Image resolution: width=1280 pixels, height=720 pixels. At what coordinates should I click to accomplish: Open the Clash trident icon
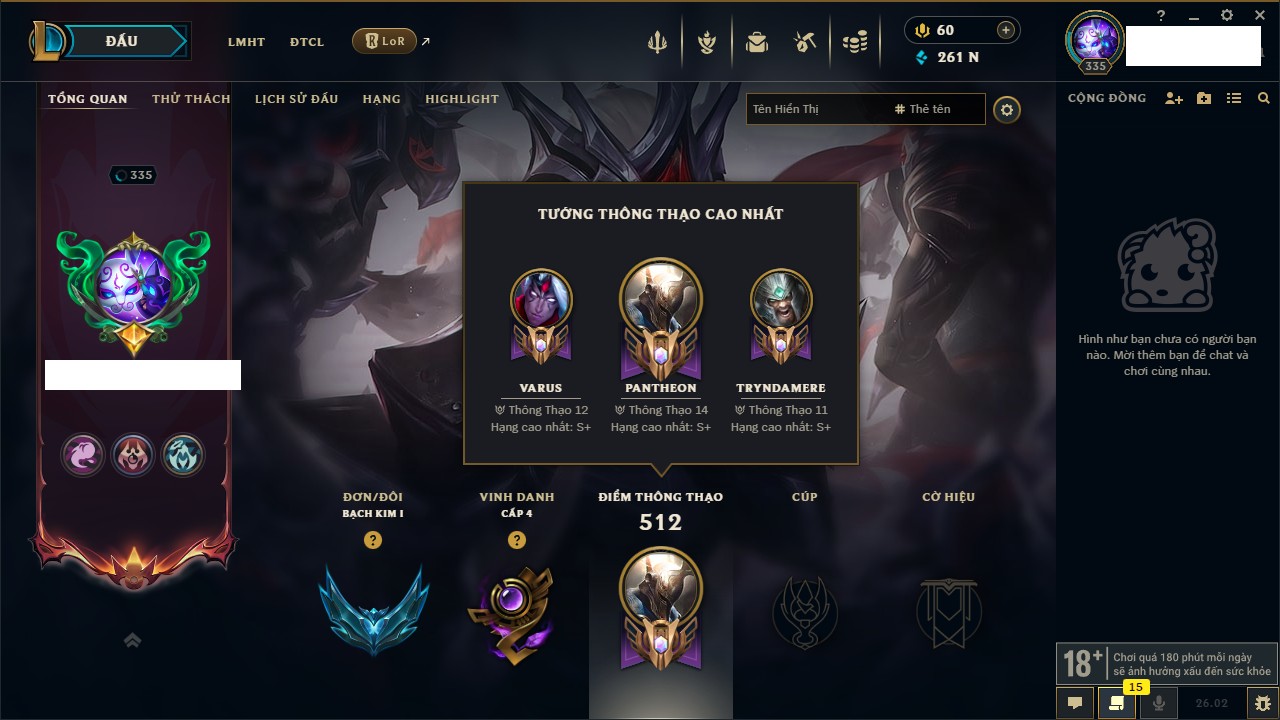click(x=657, y=42)
